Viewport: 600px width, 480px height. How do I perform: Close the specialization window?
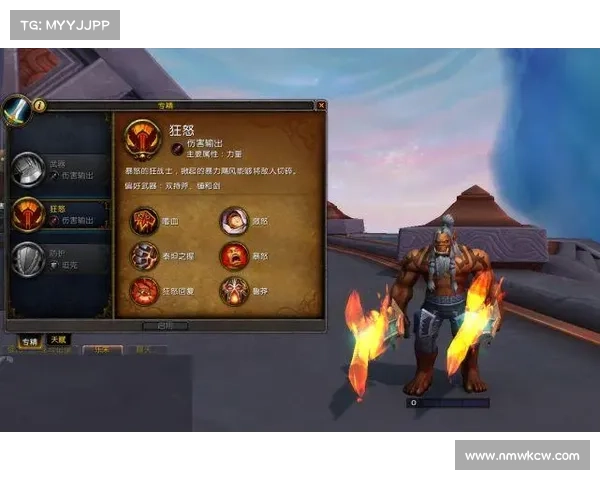[321, 105]
